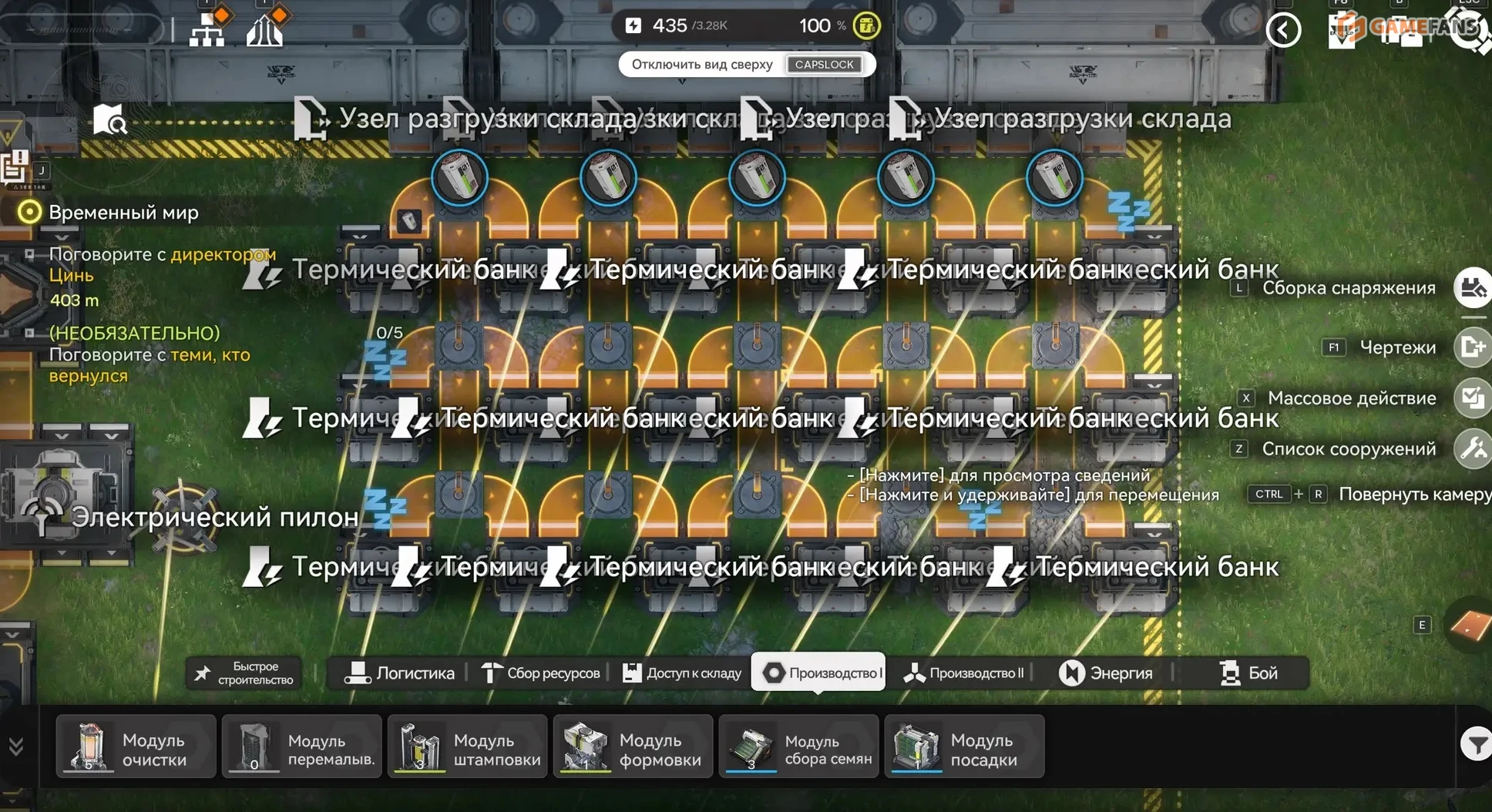
Task: Open Список сооружений wrench icon
Action: 1473,448
